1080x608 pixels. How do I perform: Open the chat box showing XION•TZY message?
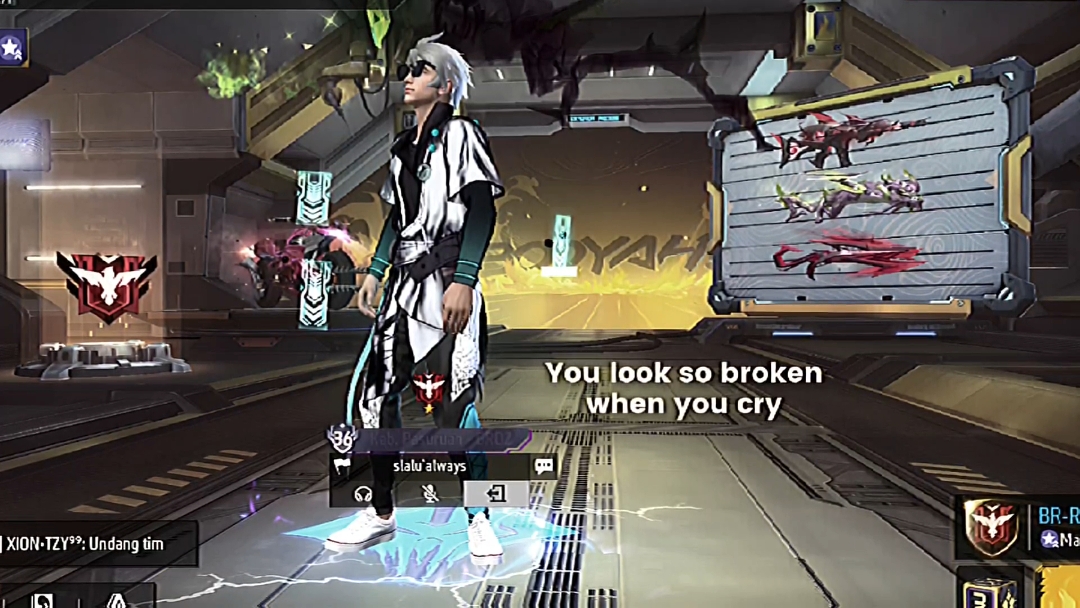click(x=98, y=544)
